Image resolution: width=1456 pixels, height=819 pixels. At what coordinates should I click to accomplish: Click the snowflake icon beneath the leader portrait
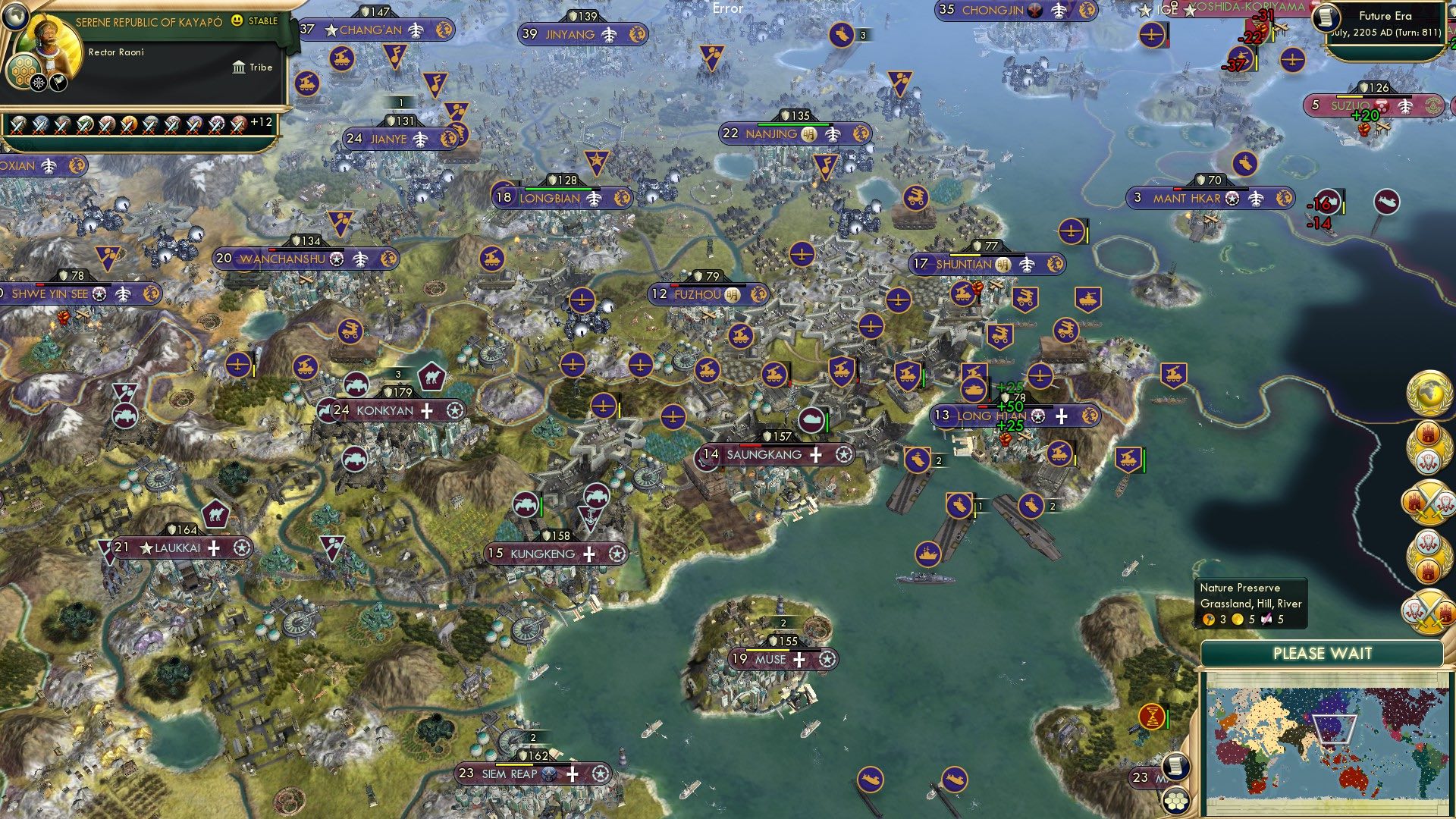38,81
